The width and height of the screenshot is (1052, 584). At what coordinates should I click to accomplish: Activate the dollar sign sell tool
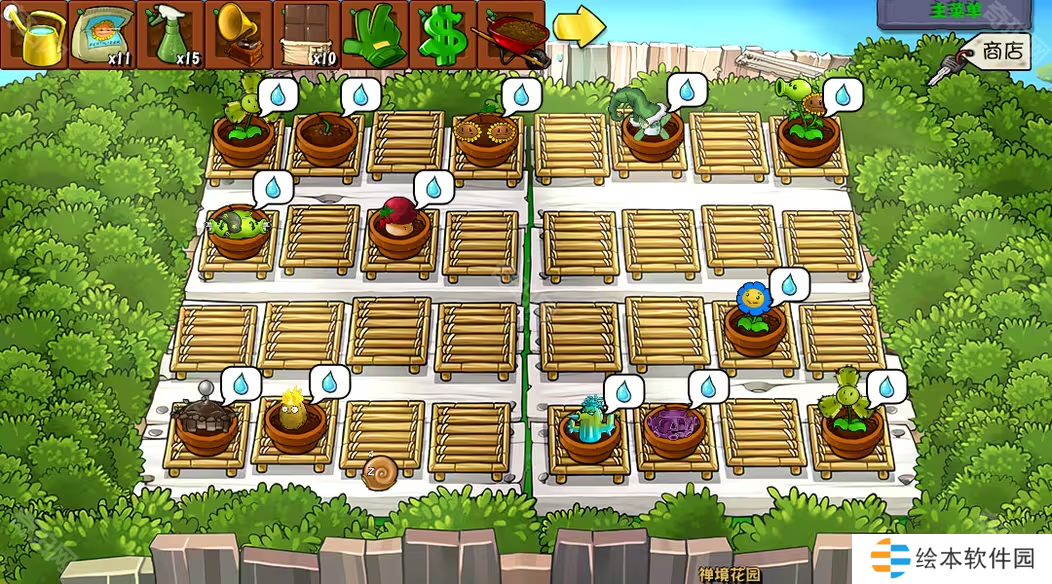tap(442, 36)
